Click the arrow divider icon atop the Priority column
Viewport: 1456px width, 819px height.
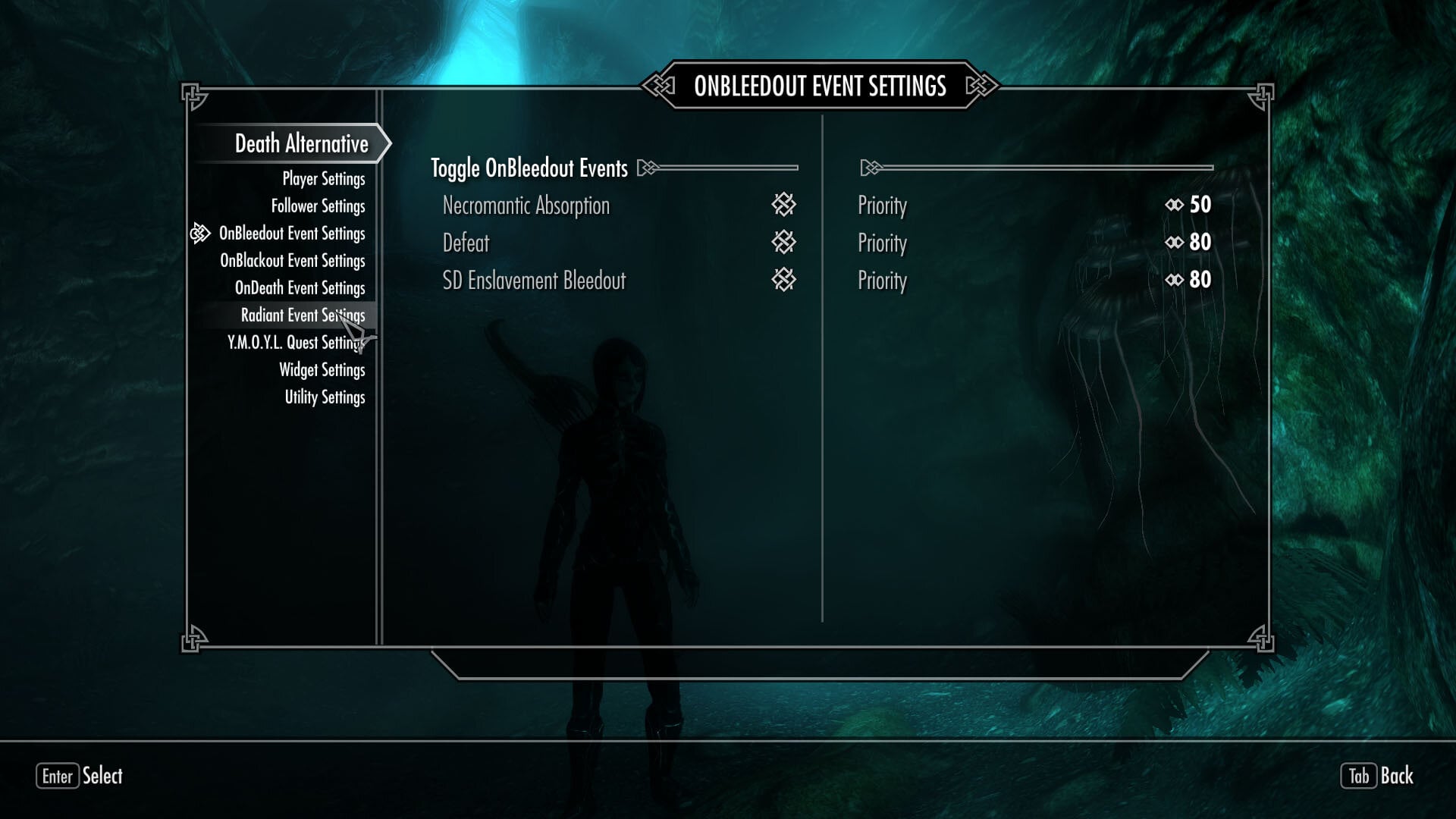(870, 168)
